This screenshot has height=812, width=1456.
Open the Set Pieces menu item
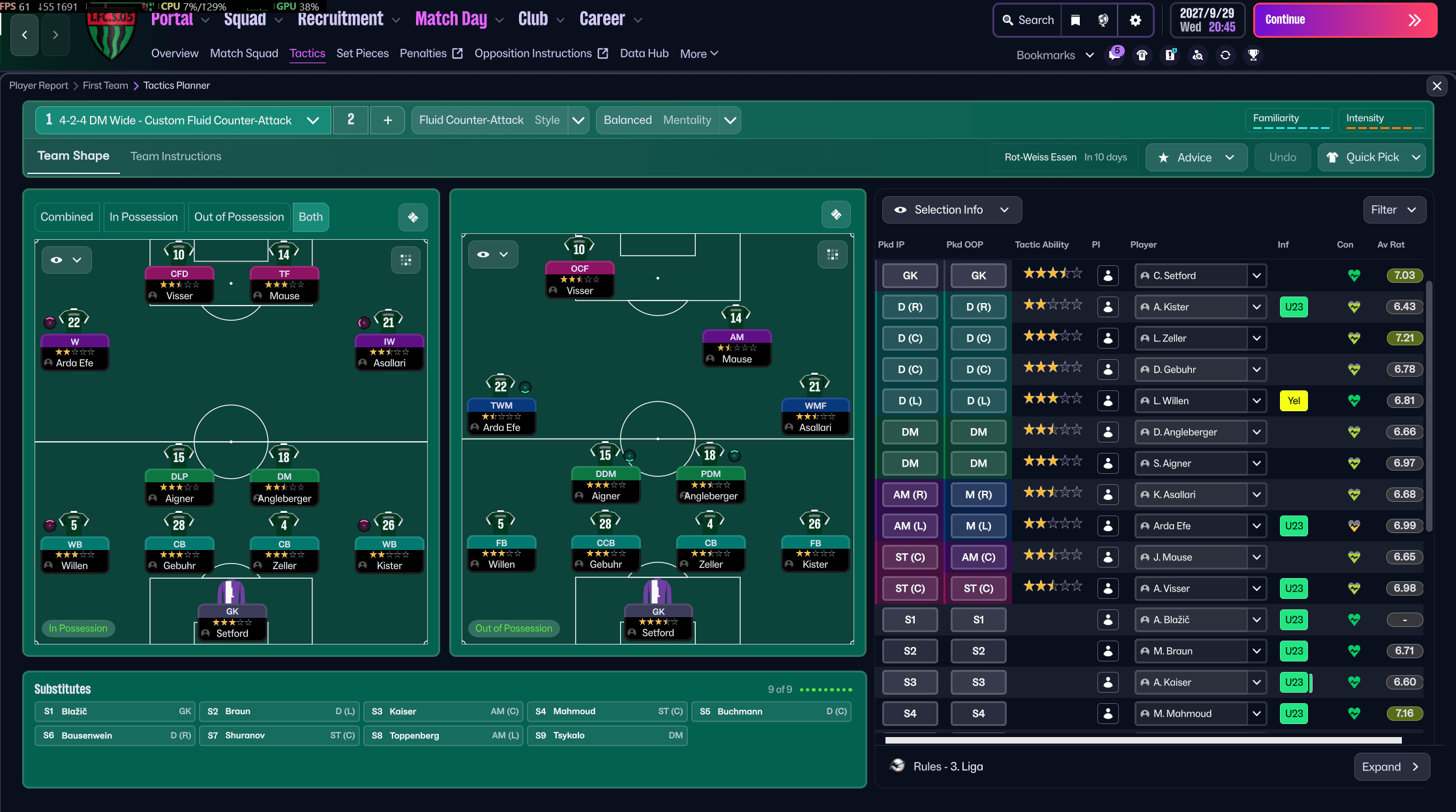363,53
